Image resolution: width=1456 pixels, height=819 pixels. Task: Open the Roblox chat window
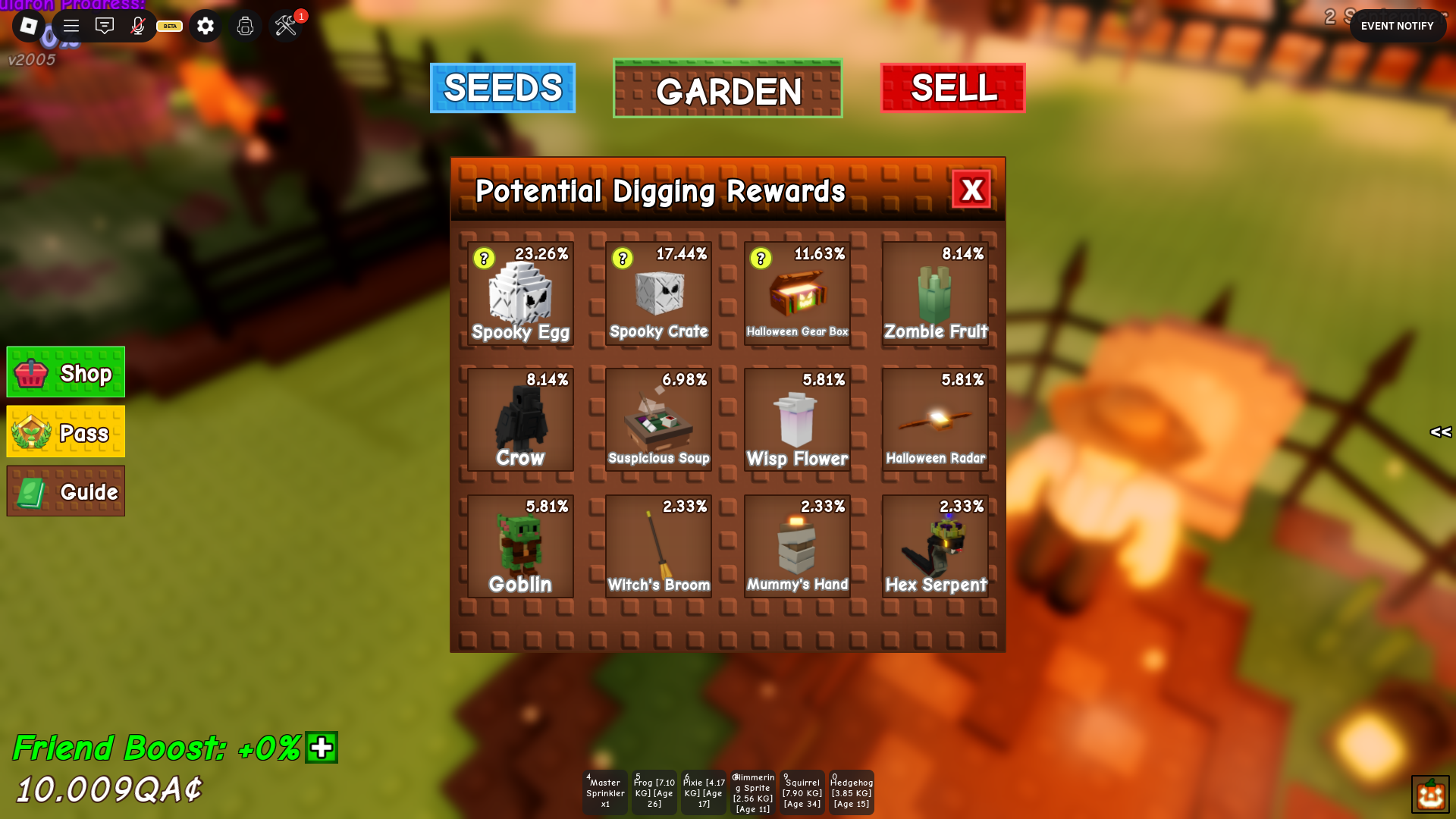105,27
